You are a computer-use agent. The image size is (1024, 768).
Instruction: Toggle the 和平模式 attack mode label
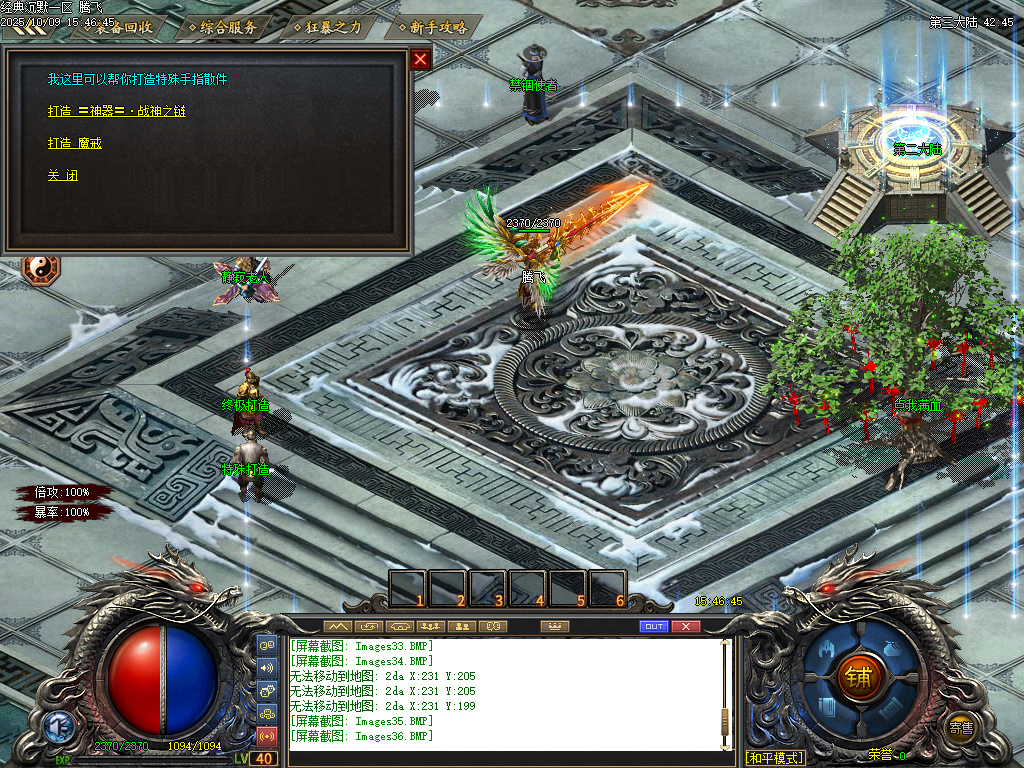click(x=775, y=757)
